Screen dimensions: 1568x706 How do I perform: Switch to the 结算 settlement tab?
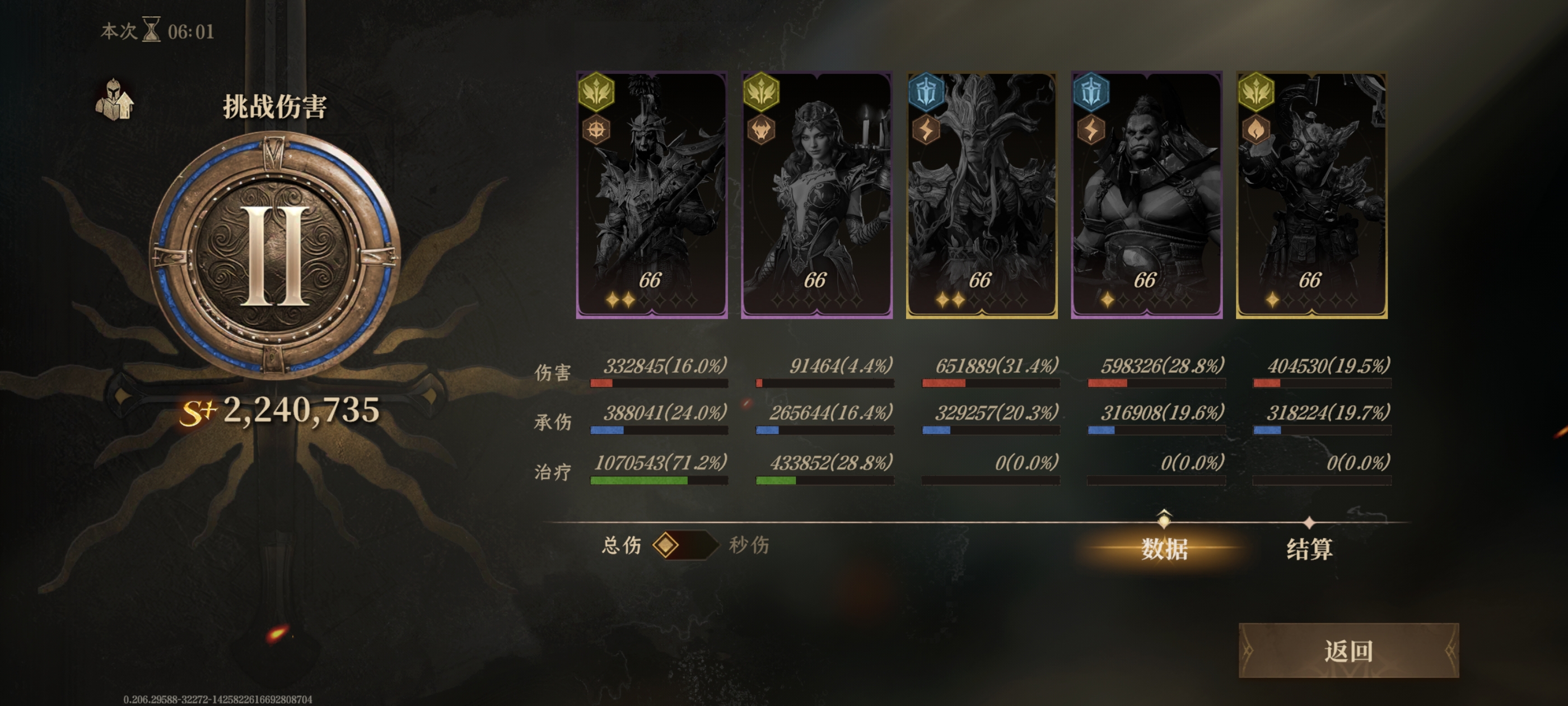[x=1309, y=548]
